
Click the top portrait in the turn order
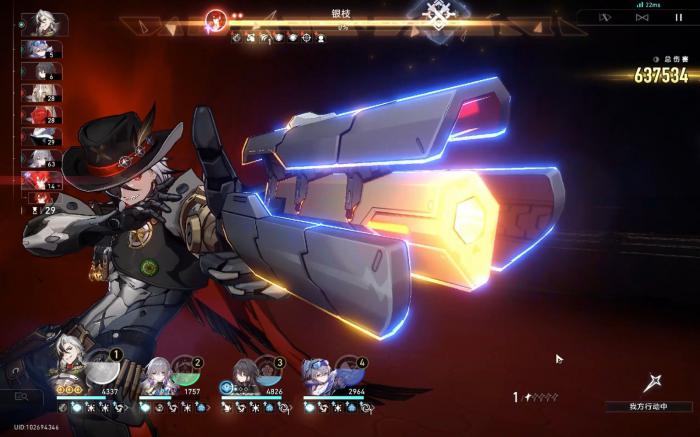[x=43, y=22]
